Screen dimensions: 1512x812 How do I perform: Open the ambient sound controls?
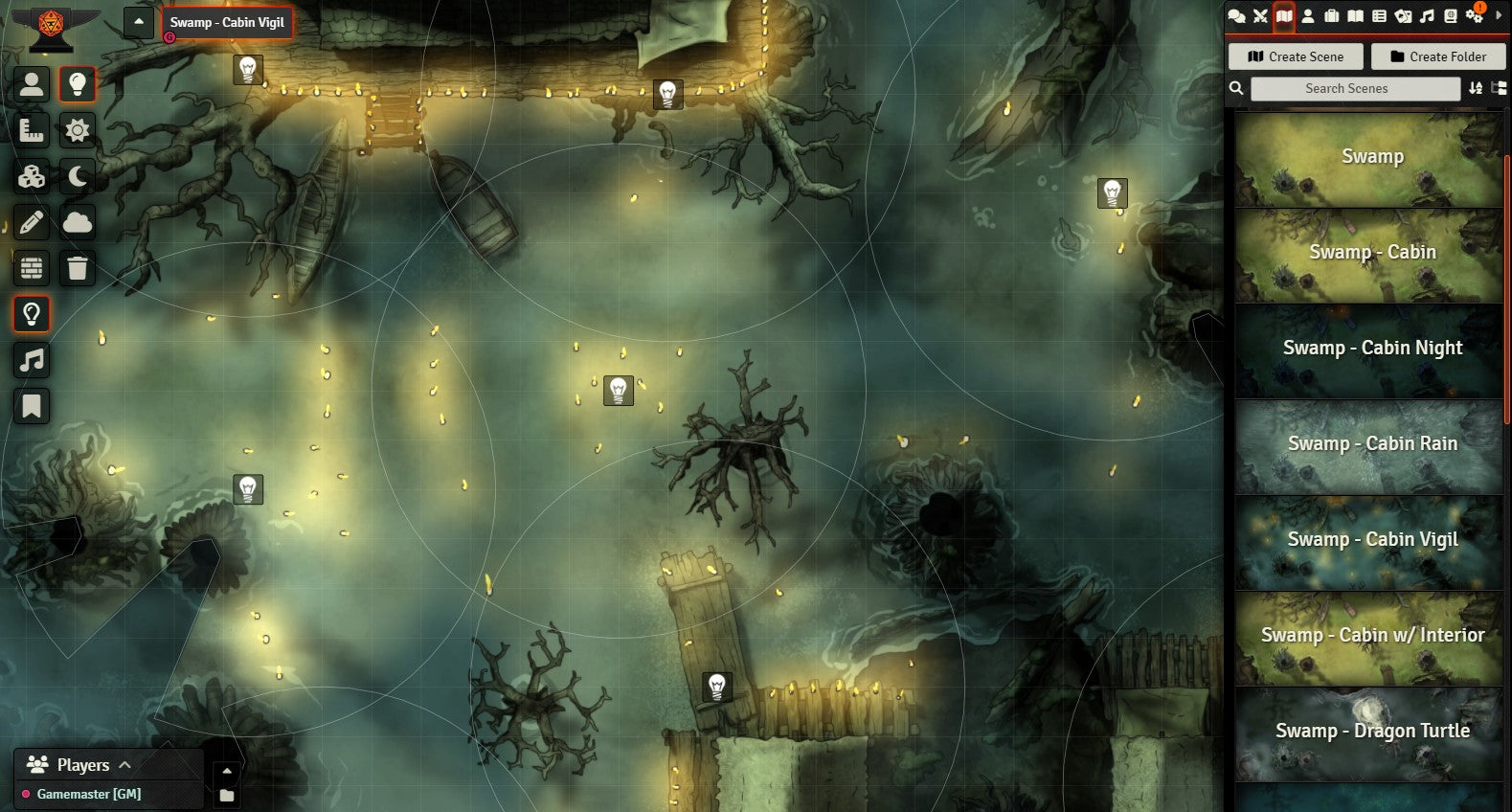[32, 360]
